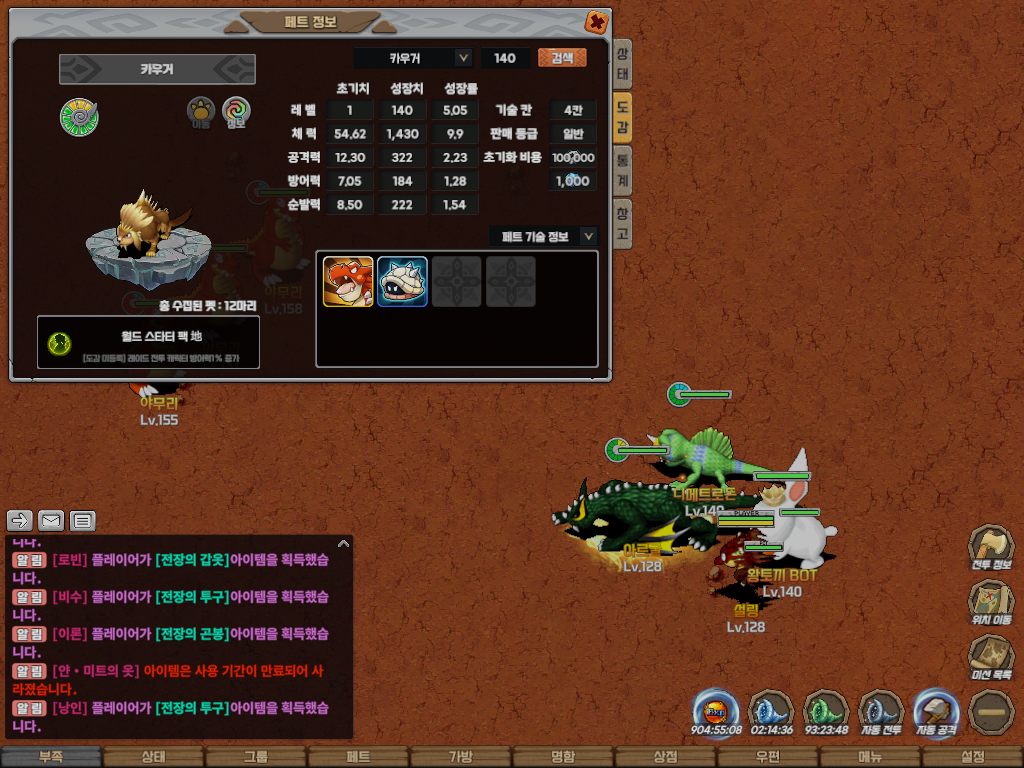1024x768 pixels.
Task: Switch to the 통계 side tab
Action: [622, 169]
